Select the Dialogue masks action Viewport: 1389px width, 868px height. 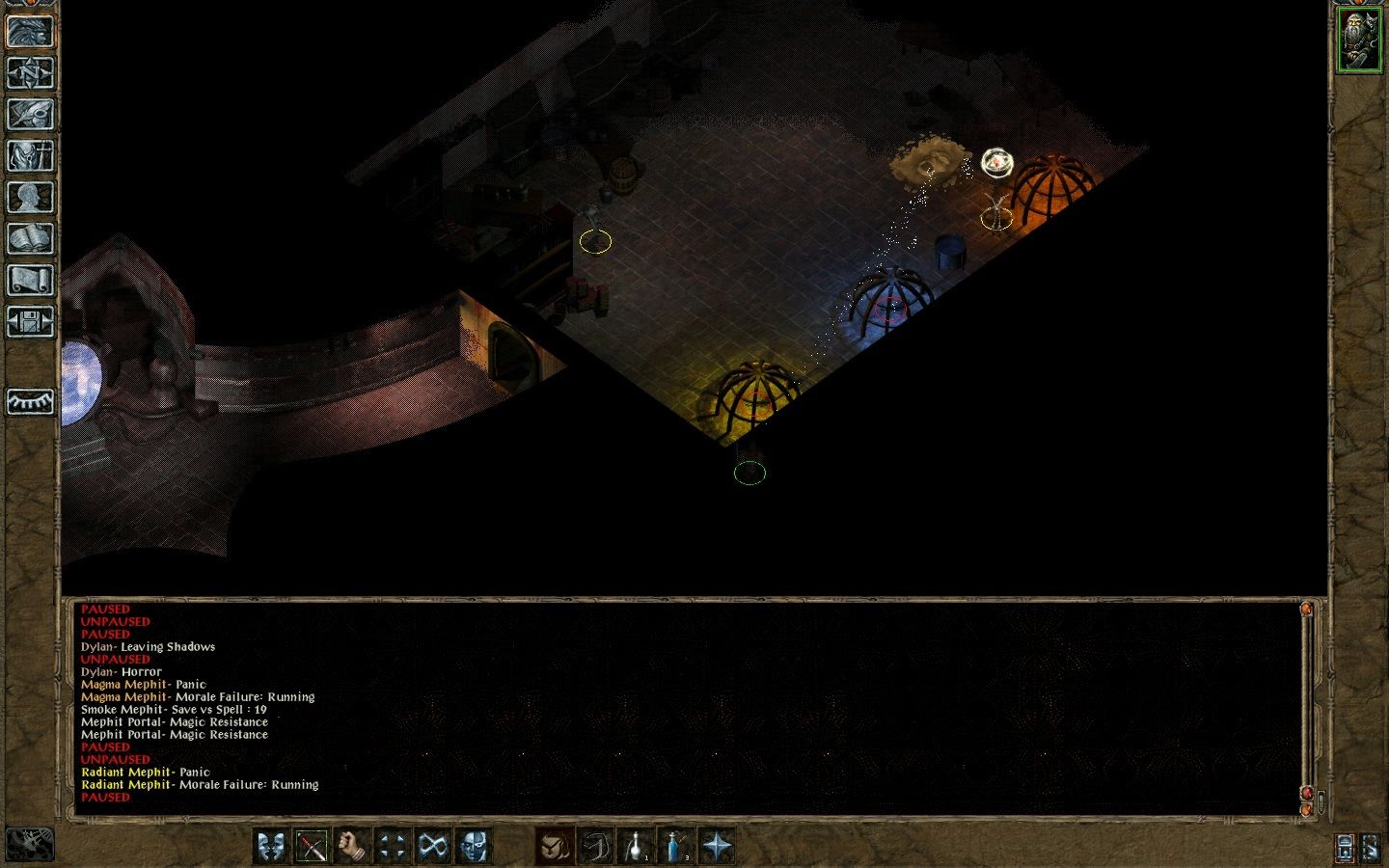[271, 846]
